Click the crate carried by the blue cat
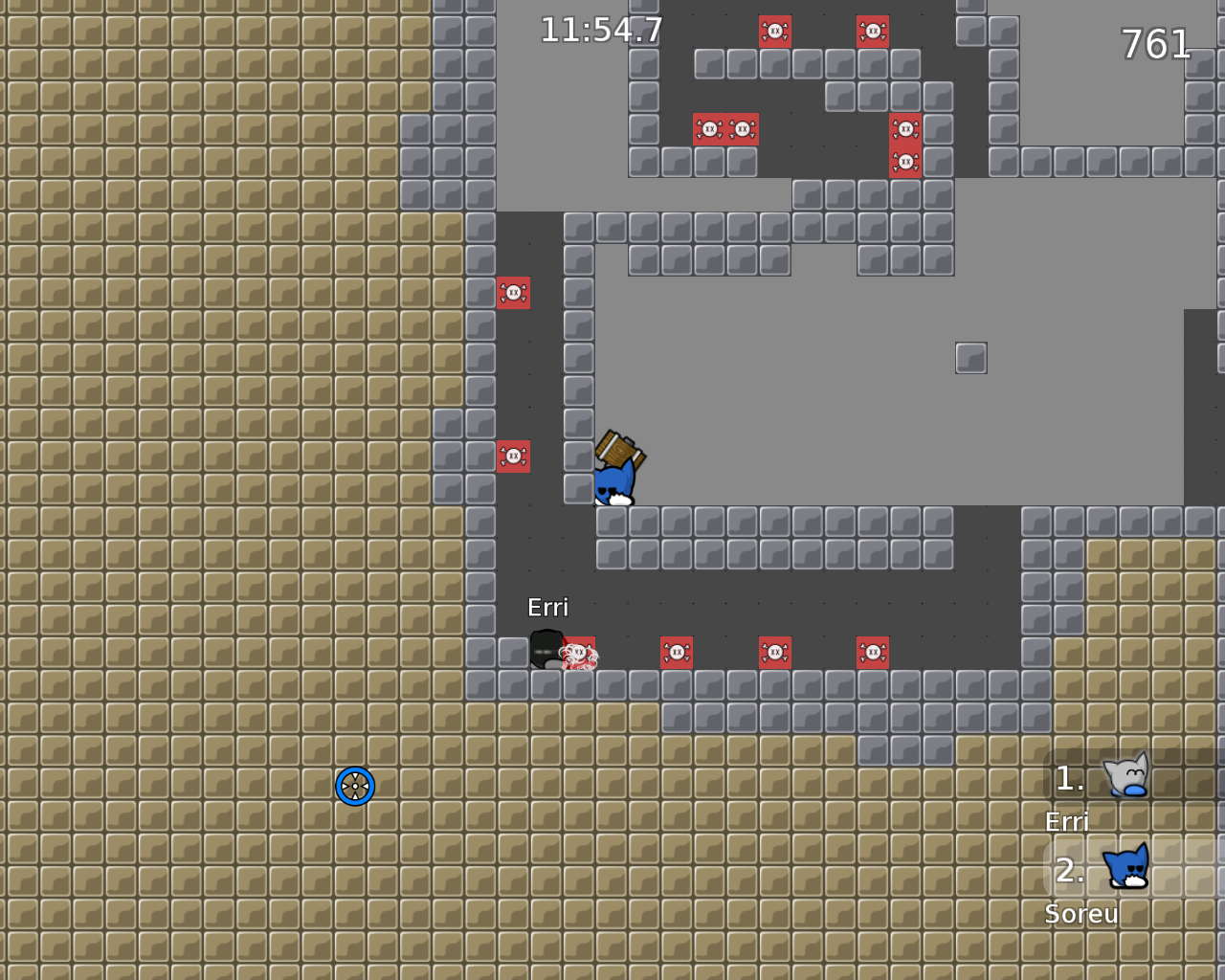The image size is (1225, 980). pyautogui.click(x=620, y=450)
